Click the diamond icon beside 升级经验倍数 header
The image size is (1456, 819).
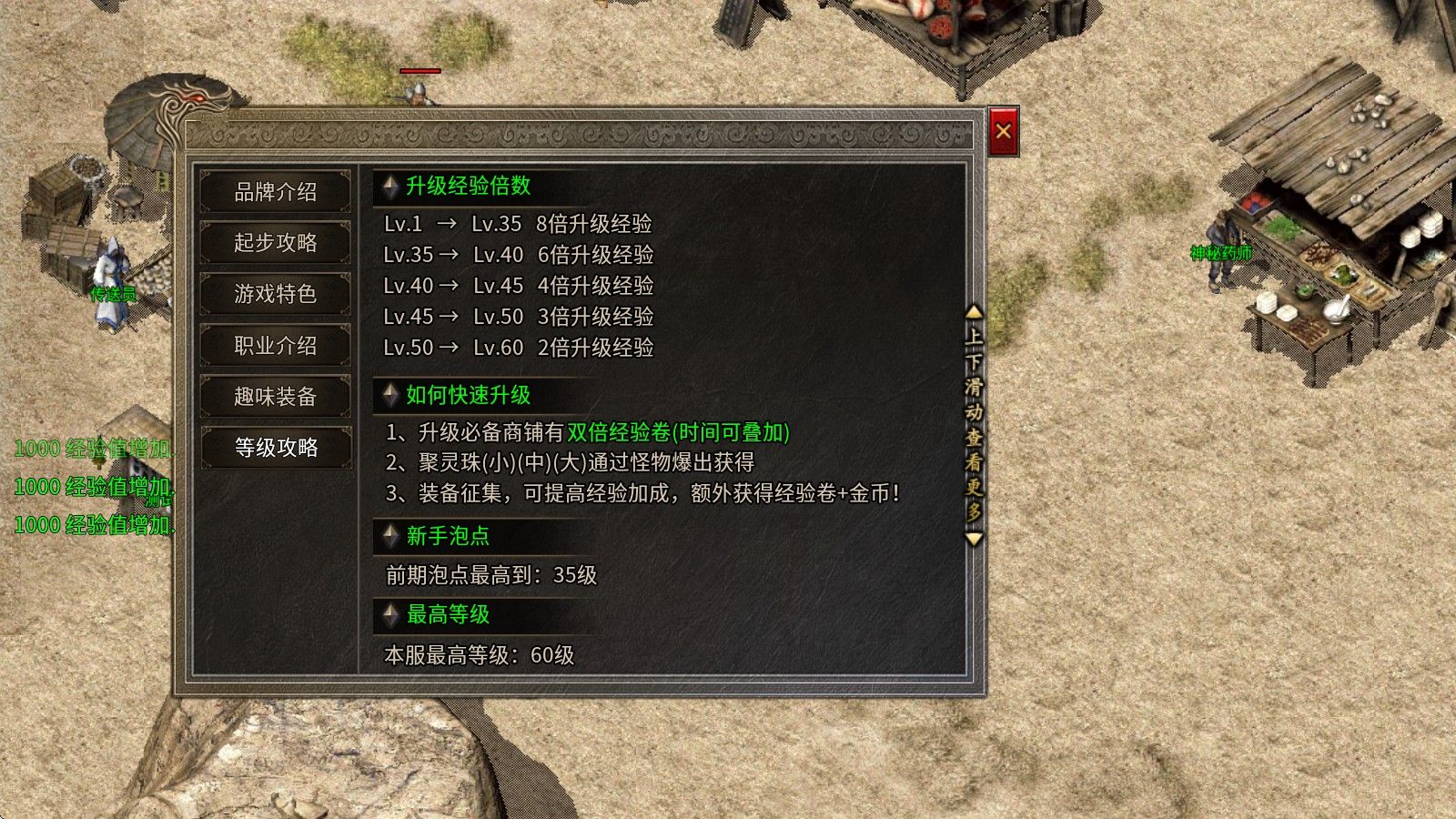[390, 187]
